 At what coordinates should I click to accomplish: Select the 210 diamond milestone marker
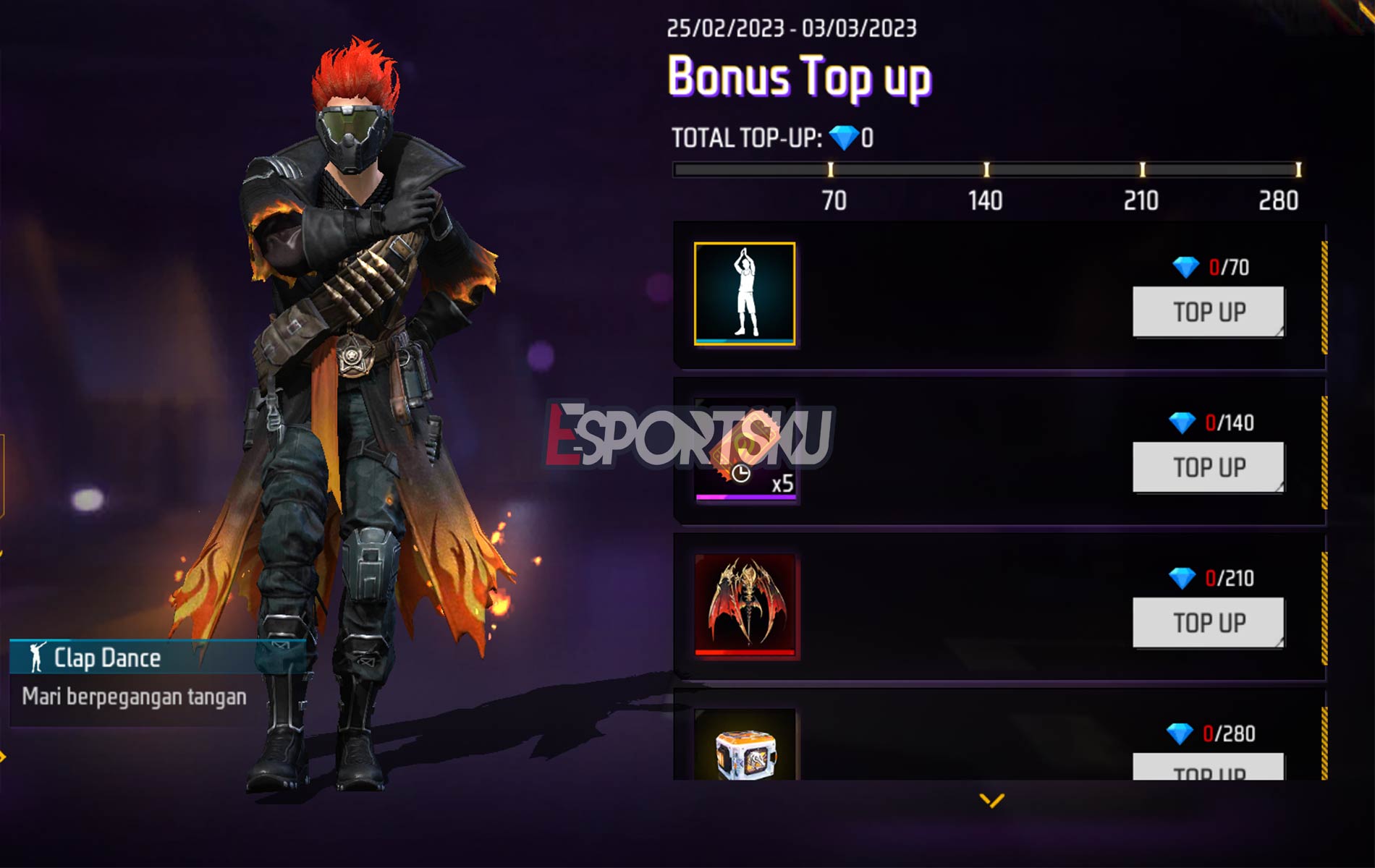coord(1142,169)
